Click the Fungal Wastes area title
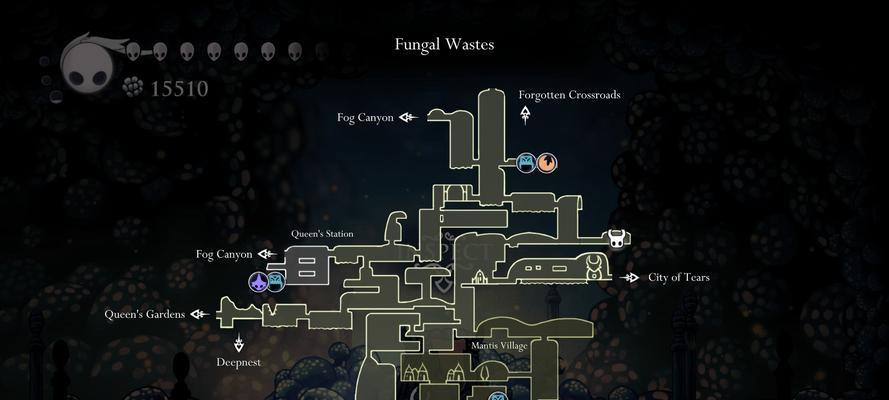 click(x=444, y=44)
